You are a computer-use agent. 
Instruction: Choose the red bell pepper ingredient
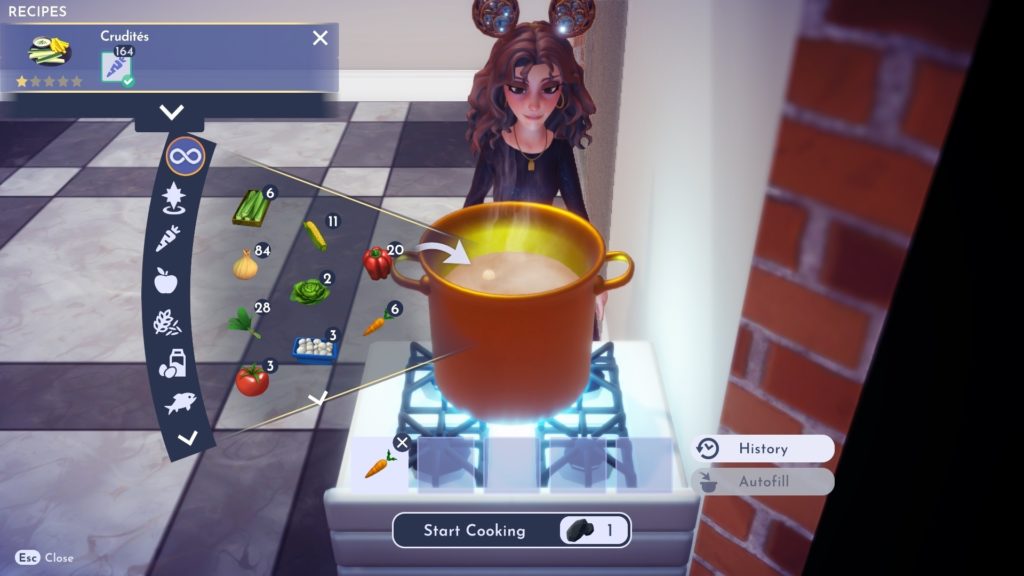(377, 263)
